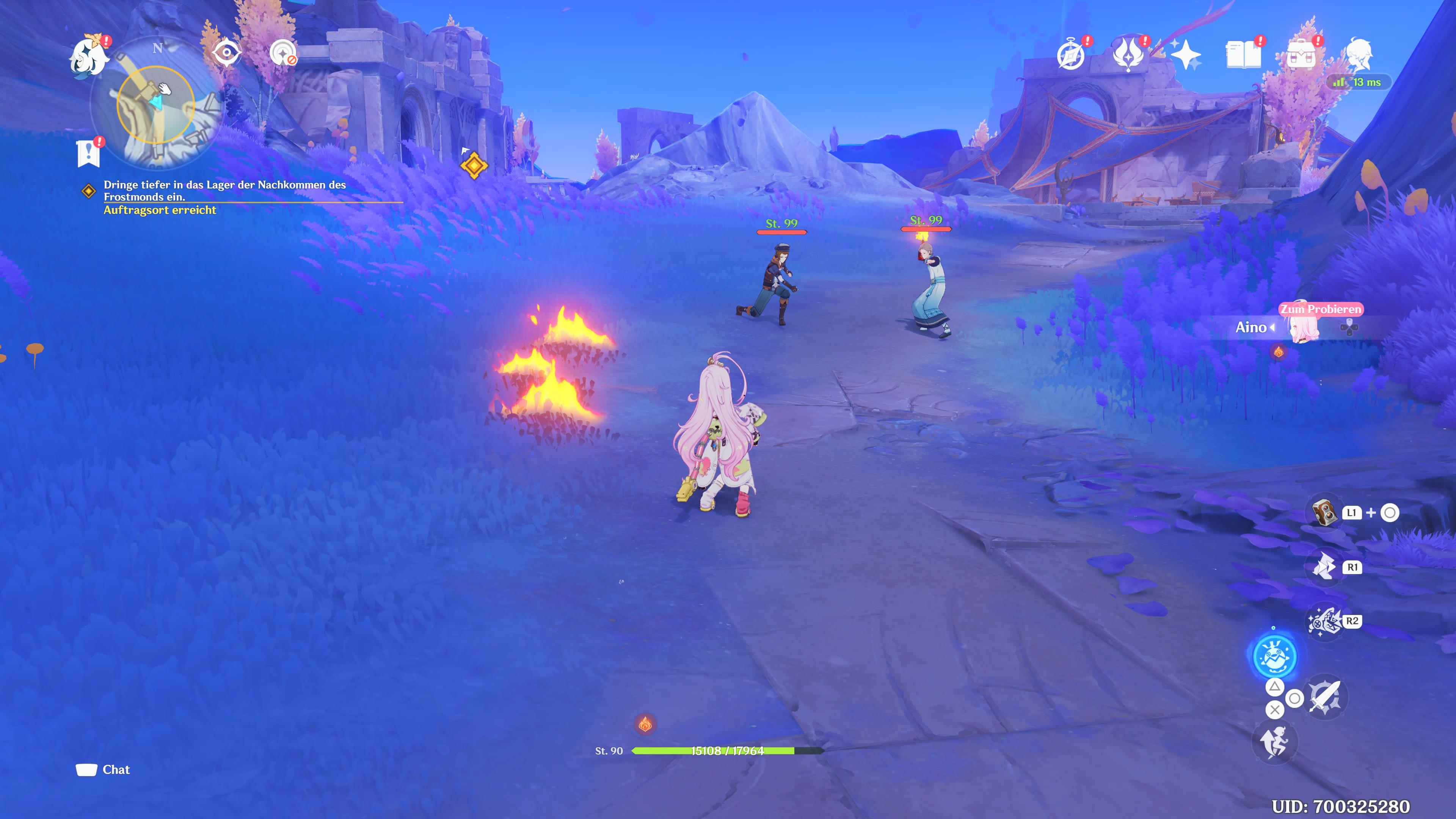The width and height of the screenshot is (1456, 819).
Task: Click the eye icon beside the minimap
Action: [227, 54]
